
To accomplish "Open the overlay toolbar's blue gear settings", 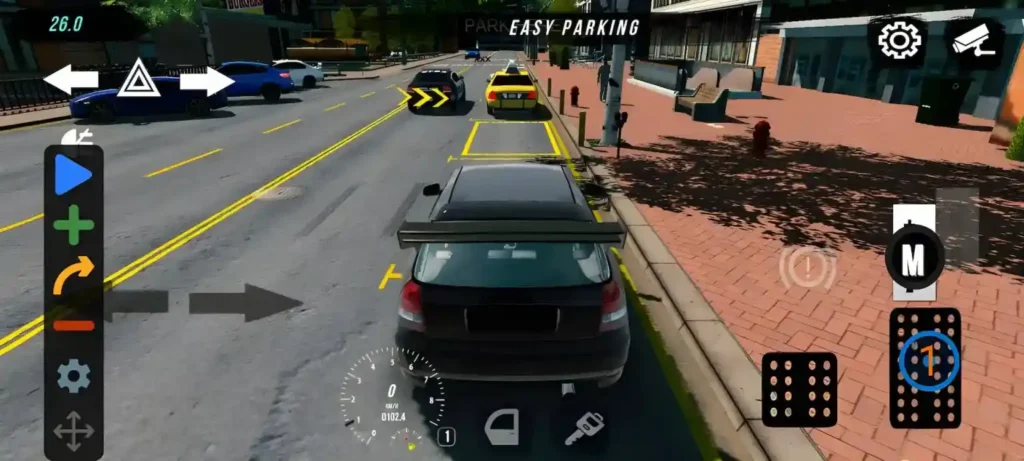I will [x=73, y=376].
